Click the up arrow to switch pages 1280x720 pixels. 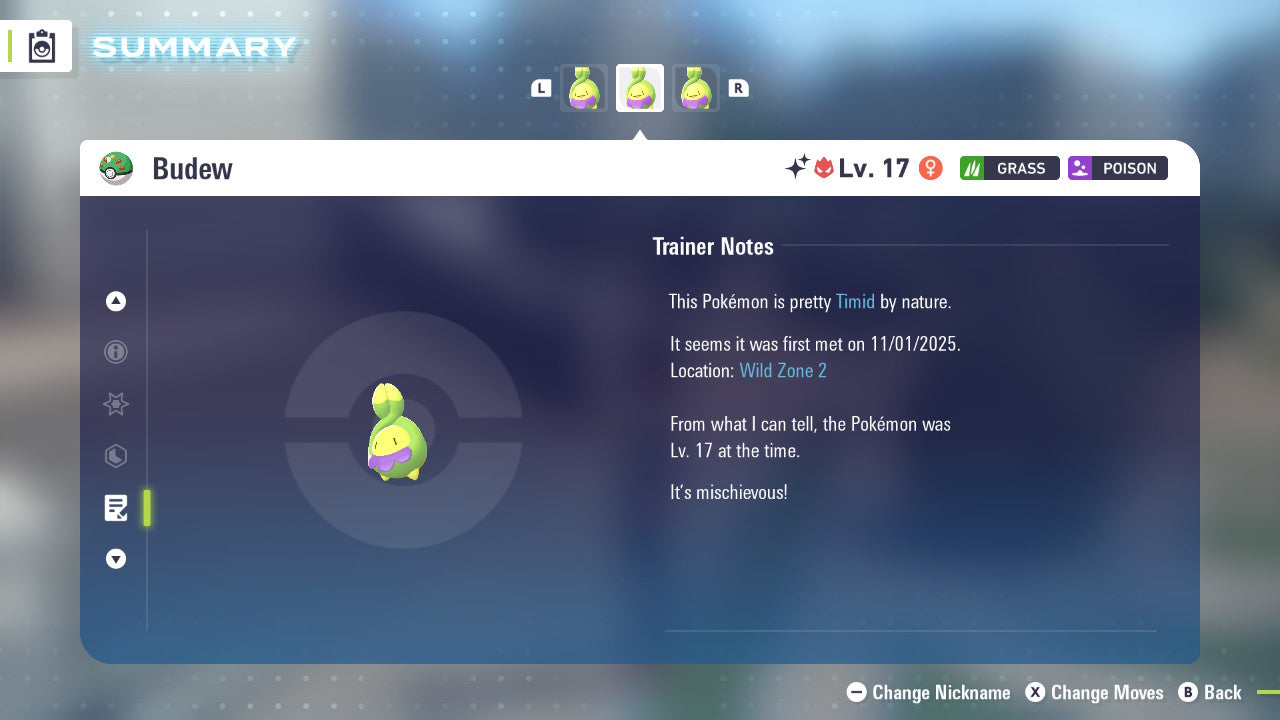point(115,301)
